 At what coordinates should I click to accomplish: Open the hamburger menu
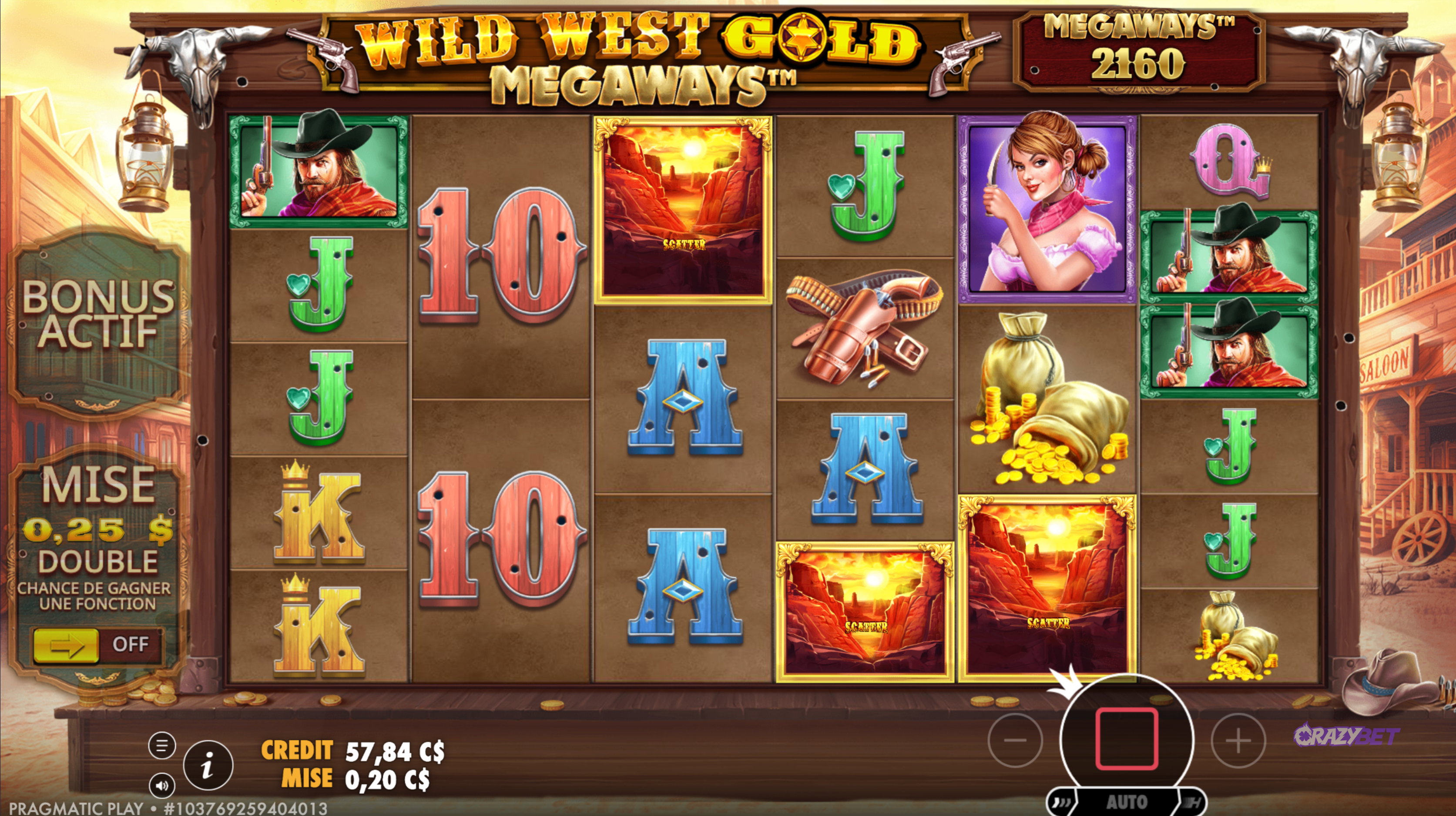161,746
